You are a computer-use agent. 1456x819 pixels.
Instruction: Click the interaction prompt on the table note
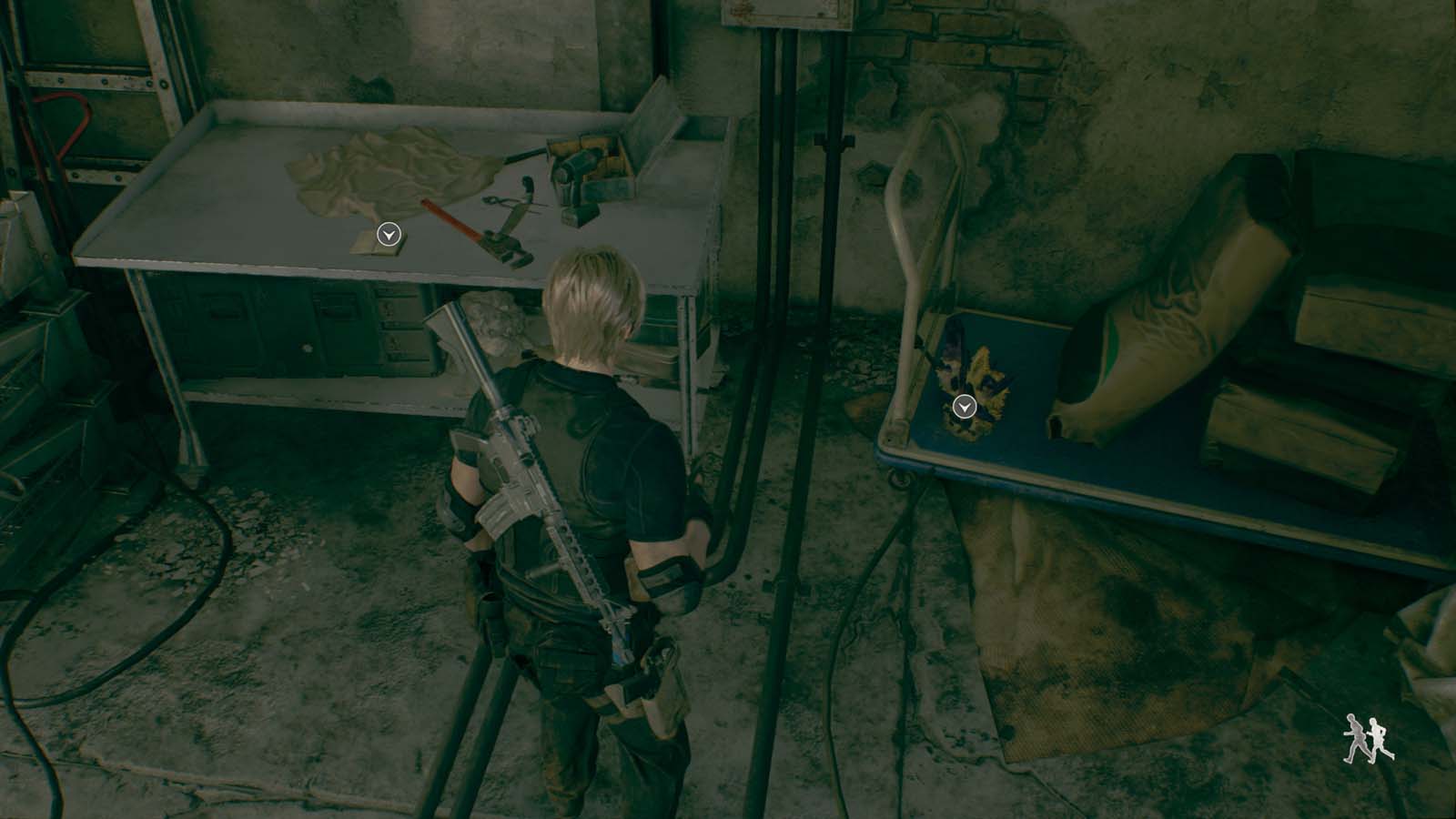click(x=387, y=234)
